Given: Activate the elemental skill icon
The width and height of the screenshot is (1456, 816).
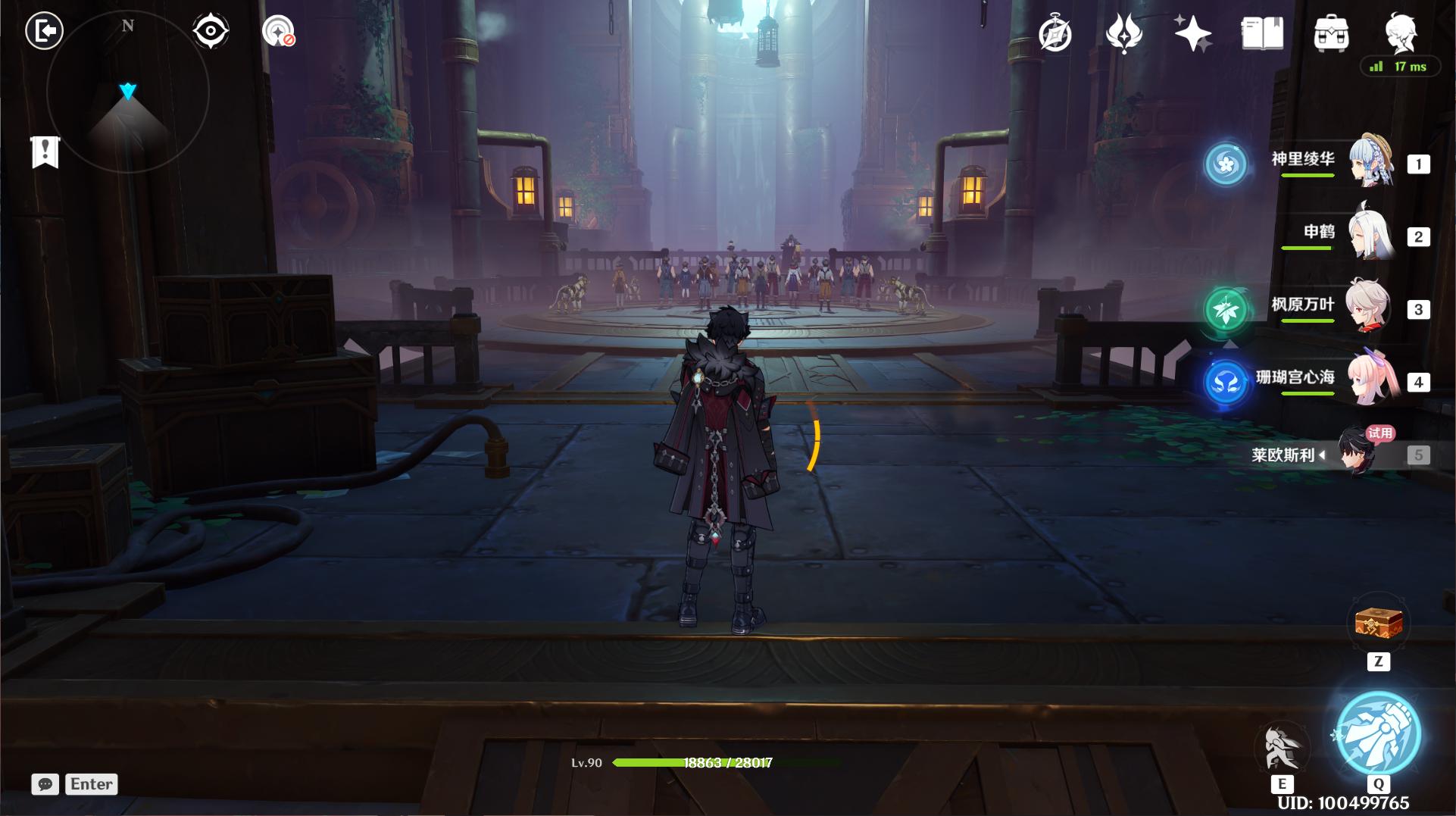Looking at the screenshot, I should [x=1282, y=748].
